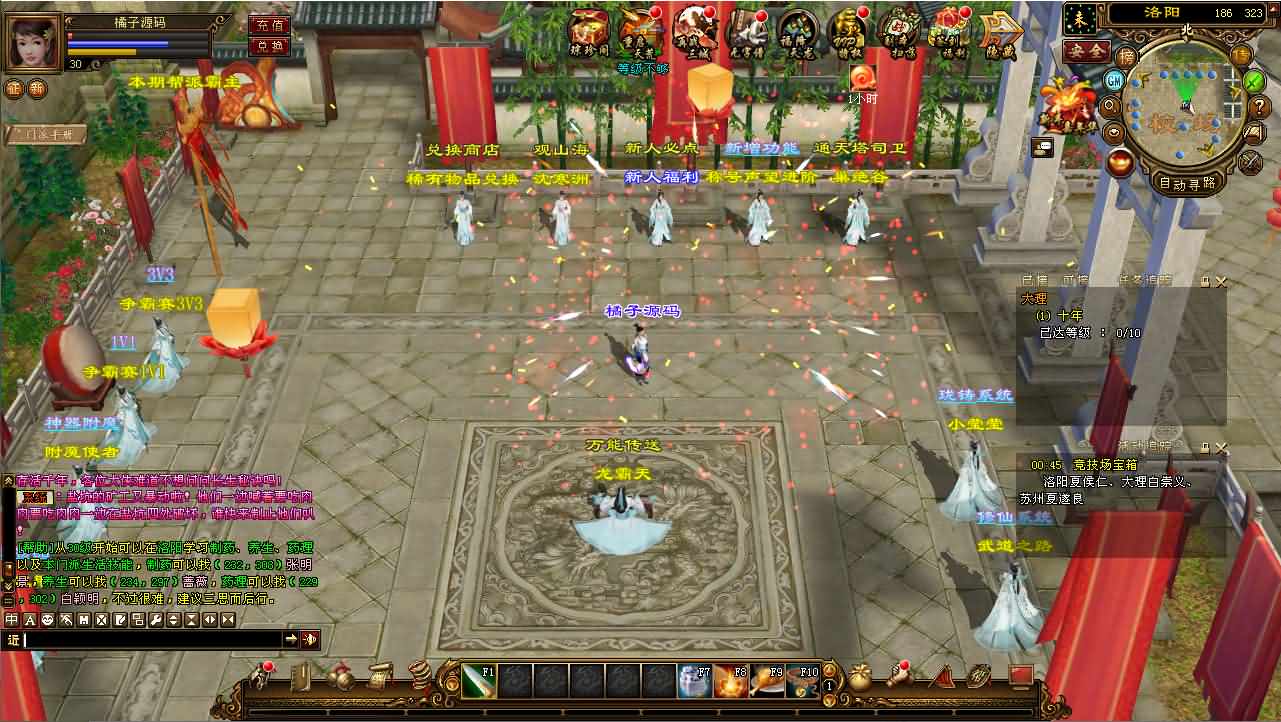Mute chat sounds with the speaker icon

[311, 639]
